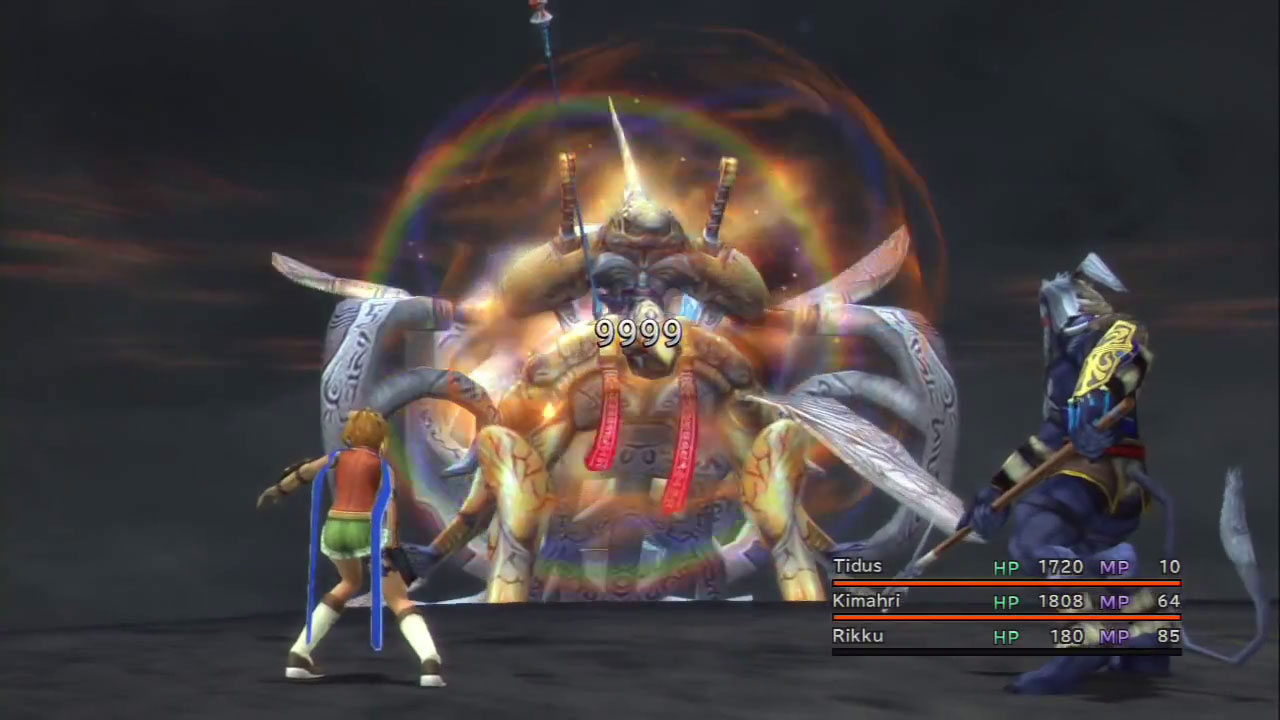Select Tidus in the party status list

(858, 567)
